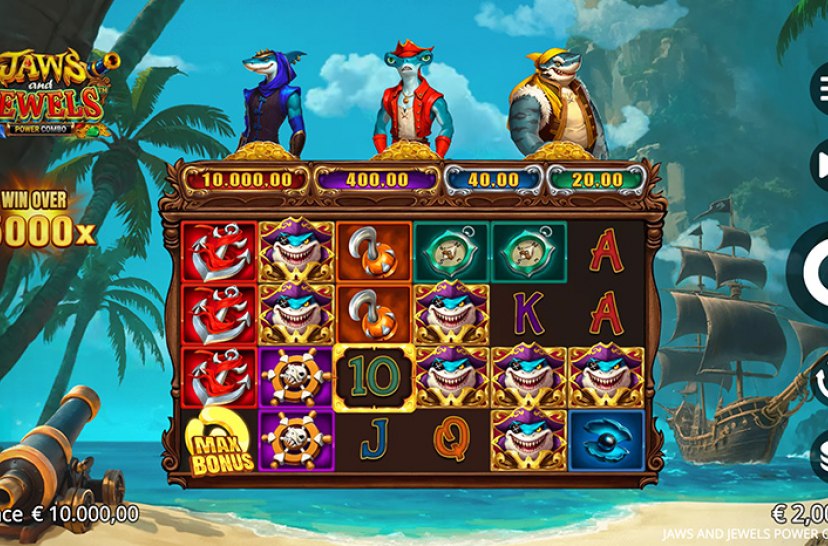Open bet settings via the coin stack button
This screenshot has height=546, width=828.
point(818,457)
